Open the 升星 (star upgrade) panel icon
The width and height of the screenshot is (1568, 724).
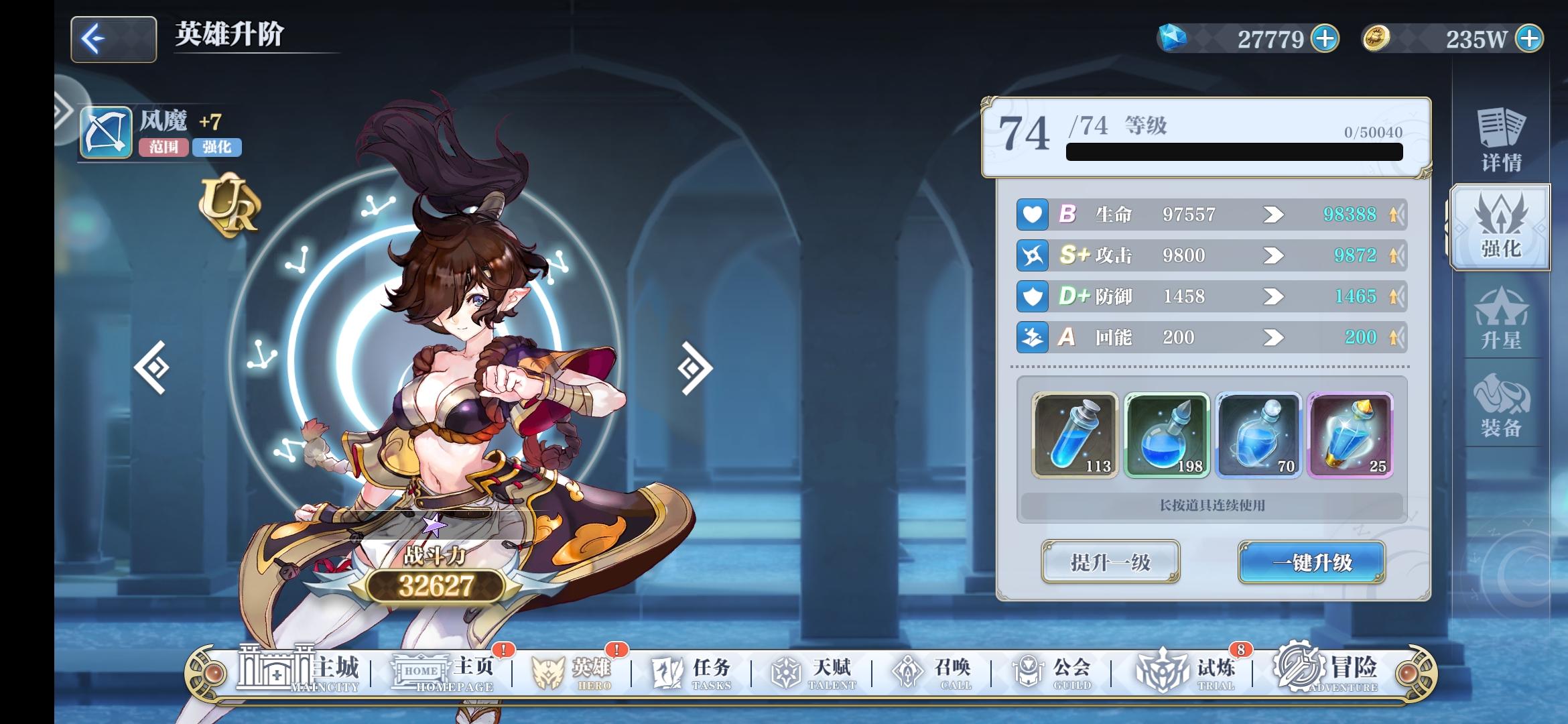click(1501, 322)
